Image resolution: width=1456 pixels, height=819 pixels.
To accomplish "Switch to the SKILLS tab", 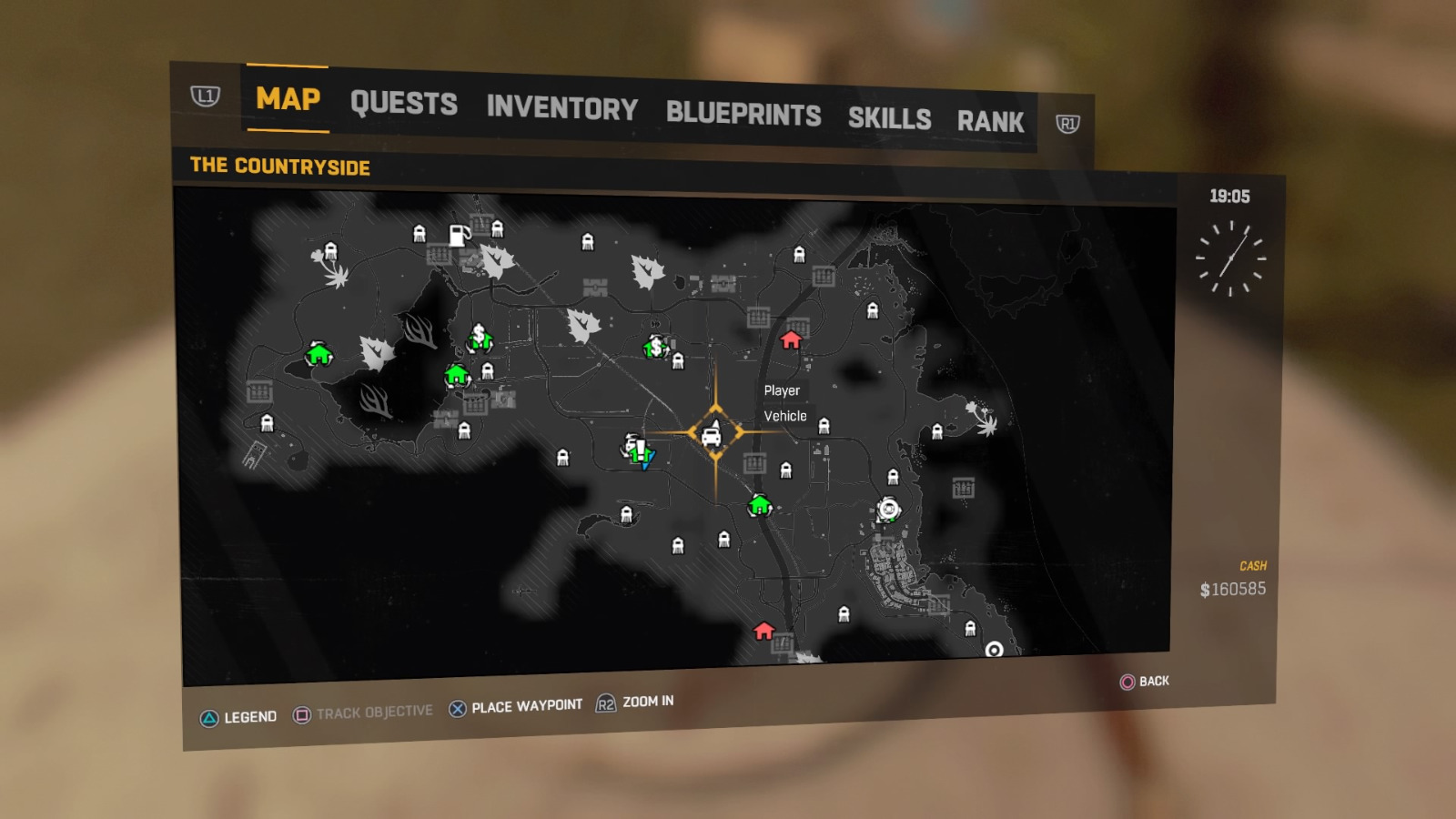I will point(889,118).
